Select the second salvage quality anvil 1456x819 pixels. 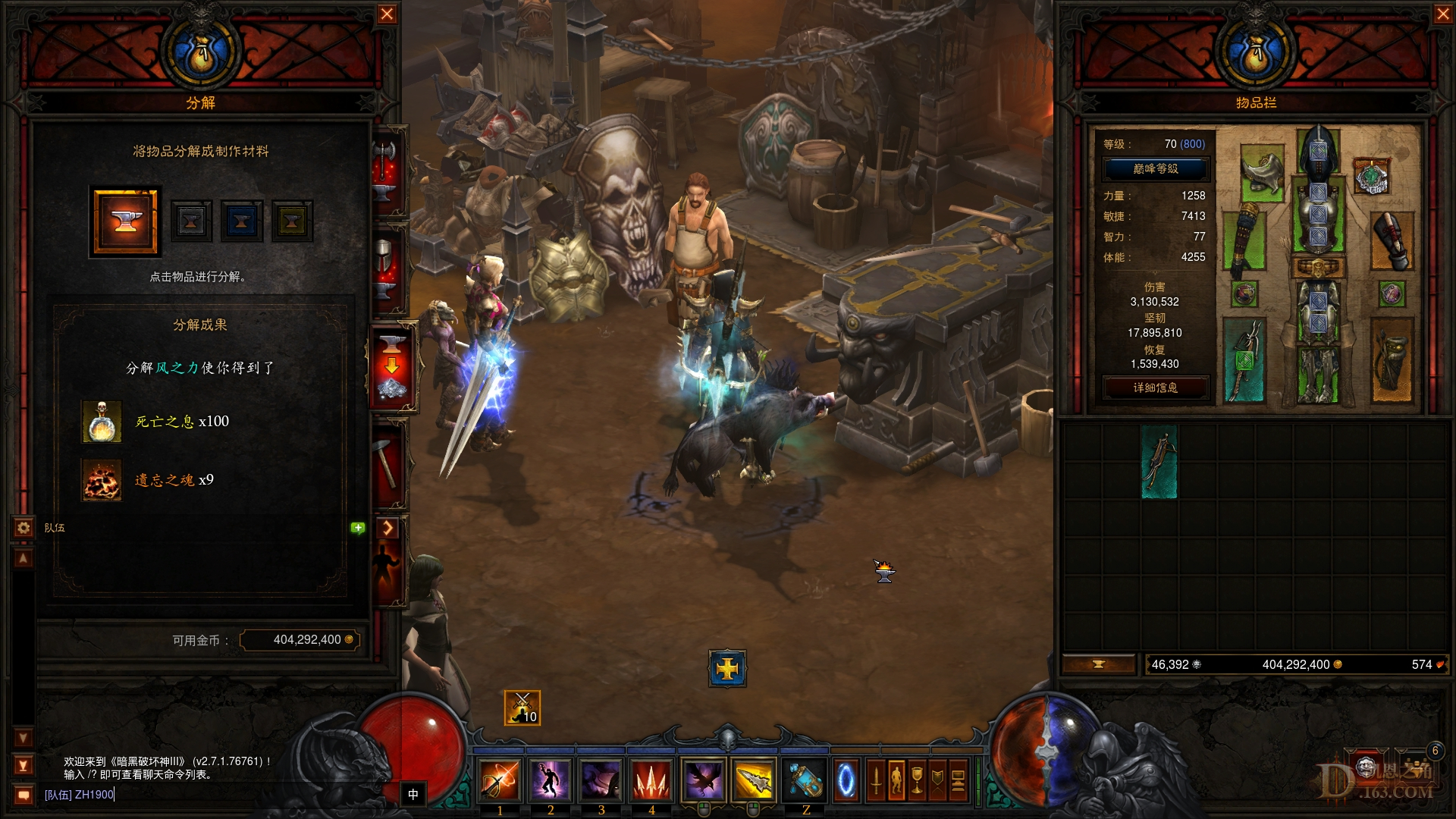[191, 221]
